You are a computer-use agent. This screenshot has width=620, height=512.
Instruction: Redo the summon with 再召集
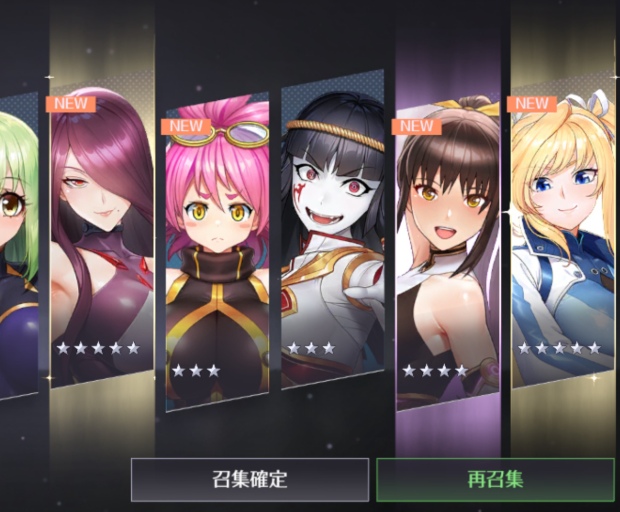pos(495,479)
